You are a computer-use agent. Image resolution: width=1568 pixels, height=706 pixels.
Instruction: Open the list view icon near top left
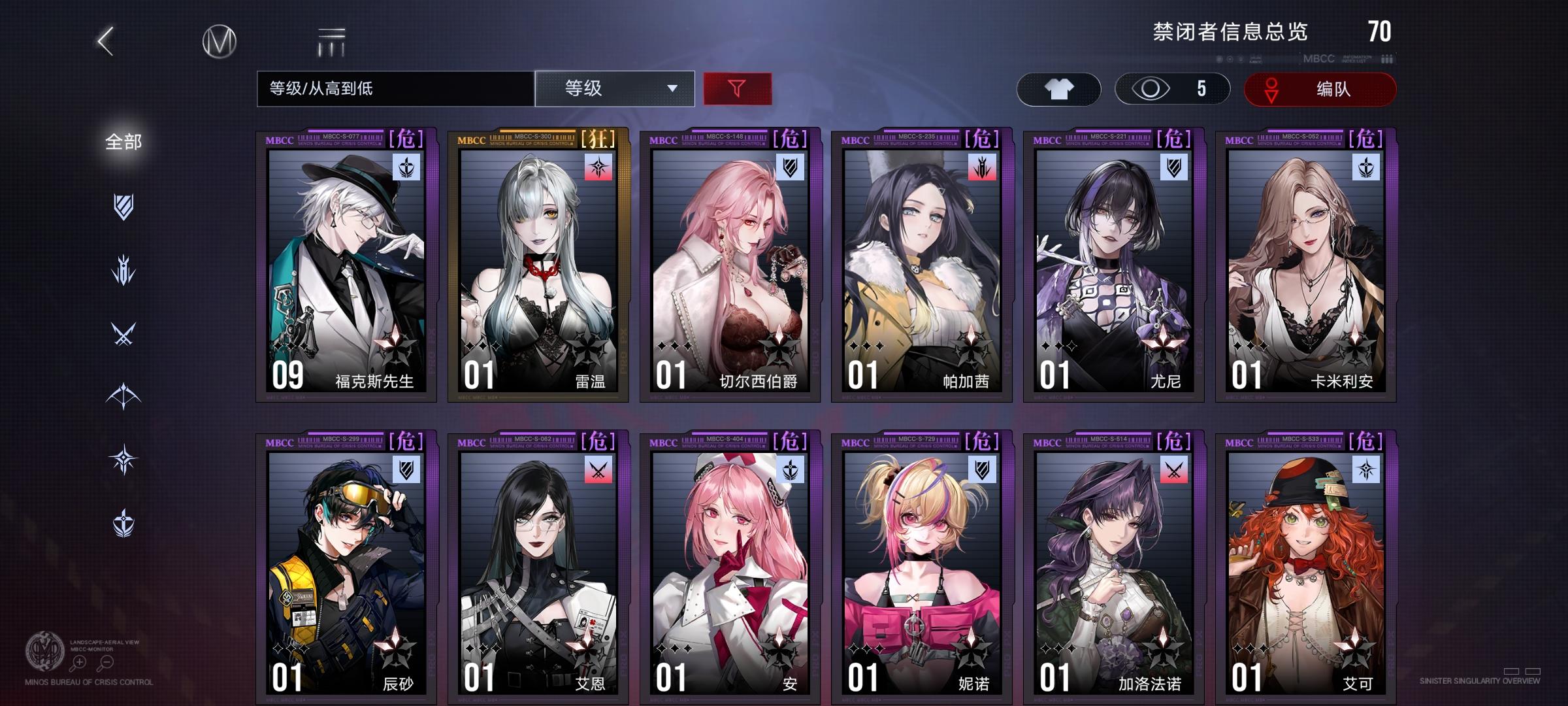[x=331, y=41]
